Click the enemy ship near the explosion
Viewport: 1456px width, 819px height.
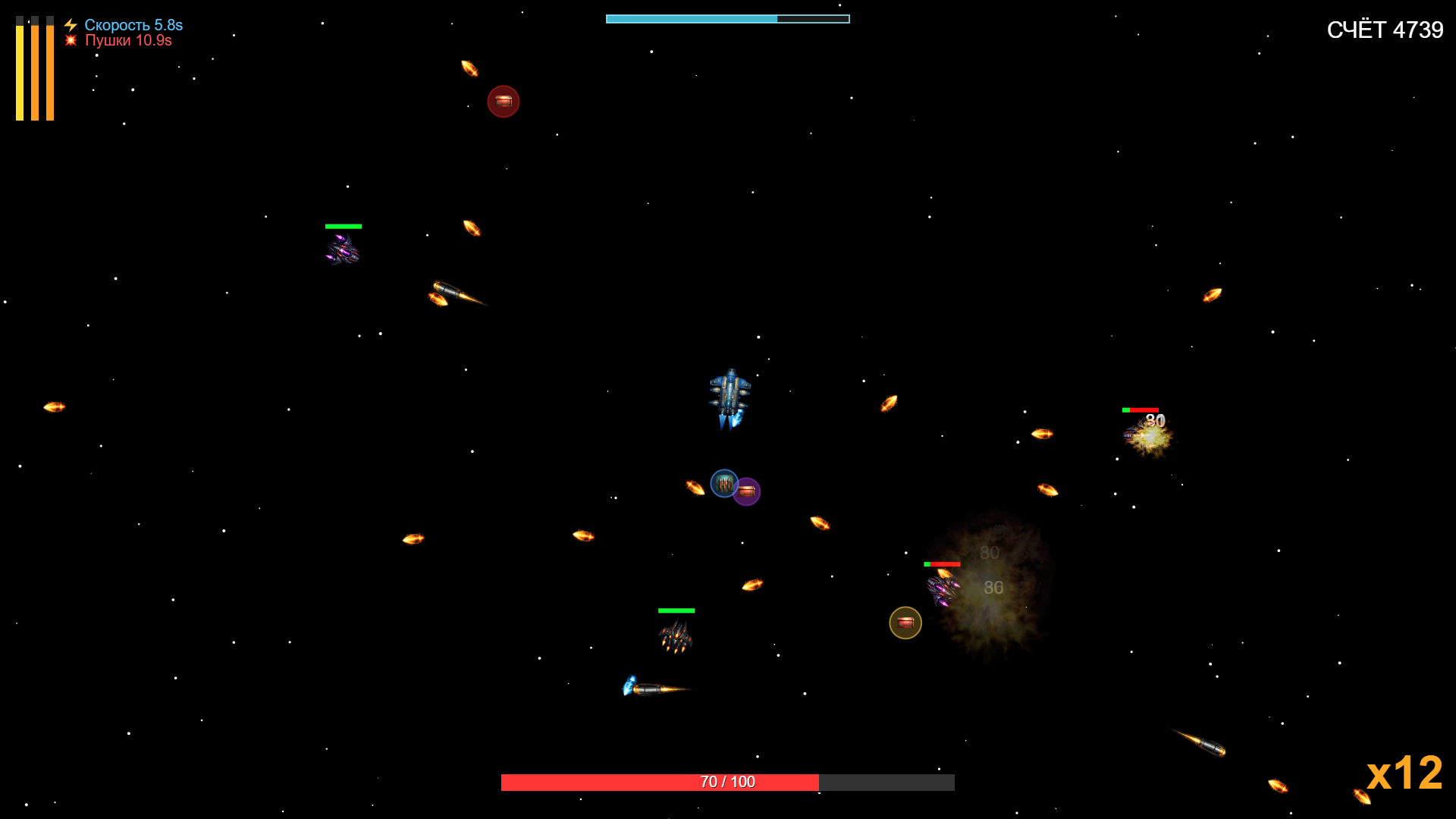[x=940, y=588]
